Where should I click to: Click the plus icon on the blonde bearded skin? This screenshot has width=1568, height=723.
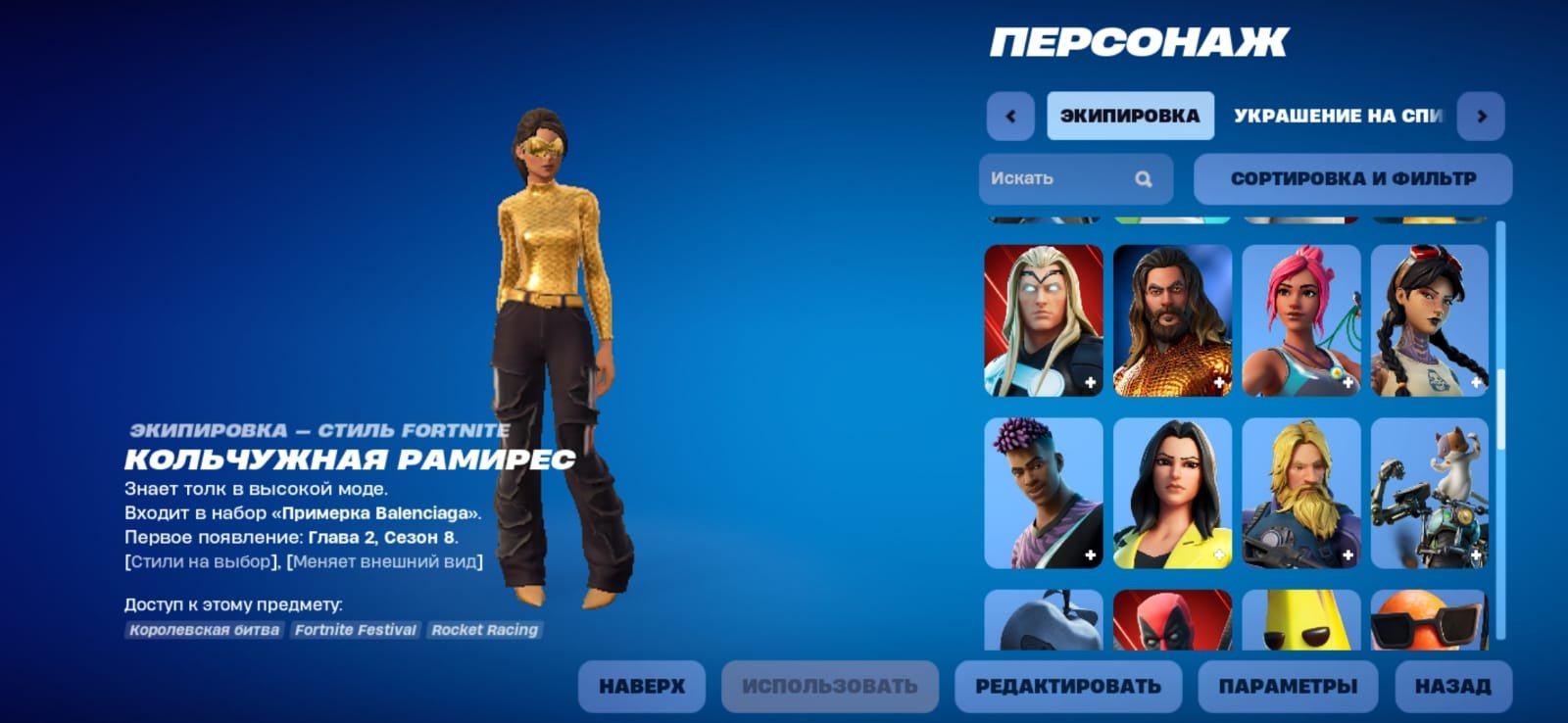1347,554
